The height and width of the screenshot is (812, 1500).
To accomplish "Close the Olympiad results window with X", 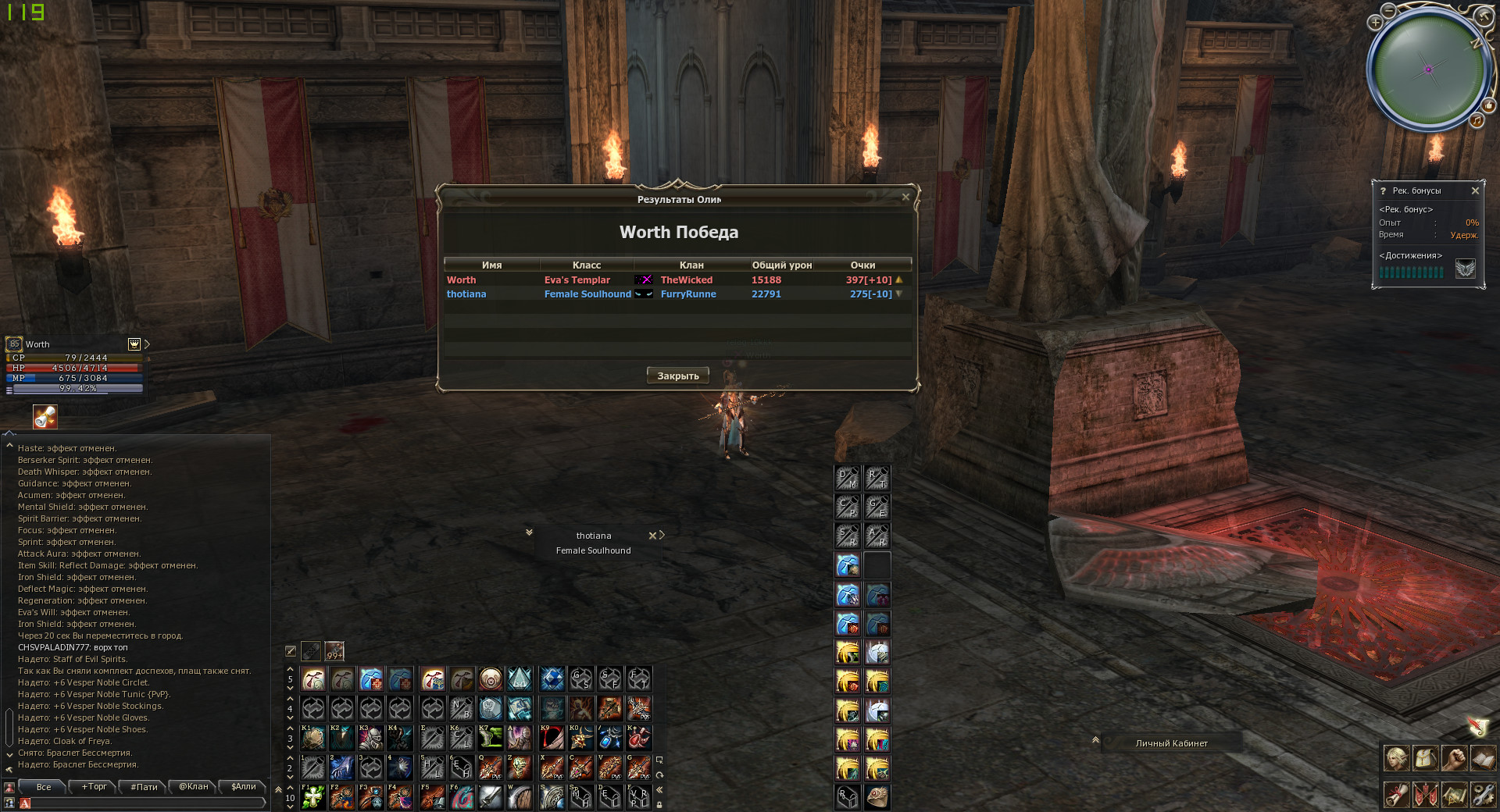I will (905, 198).
